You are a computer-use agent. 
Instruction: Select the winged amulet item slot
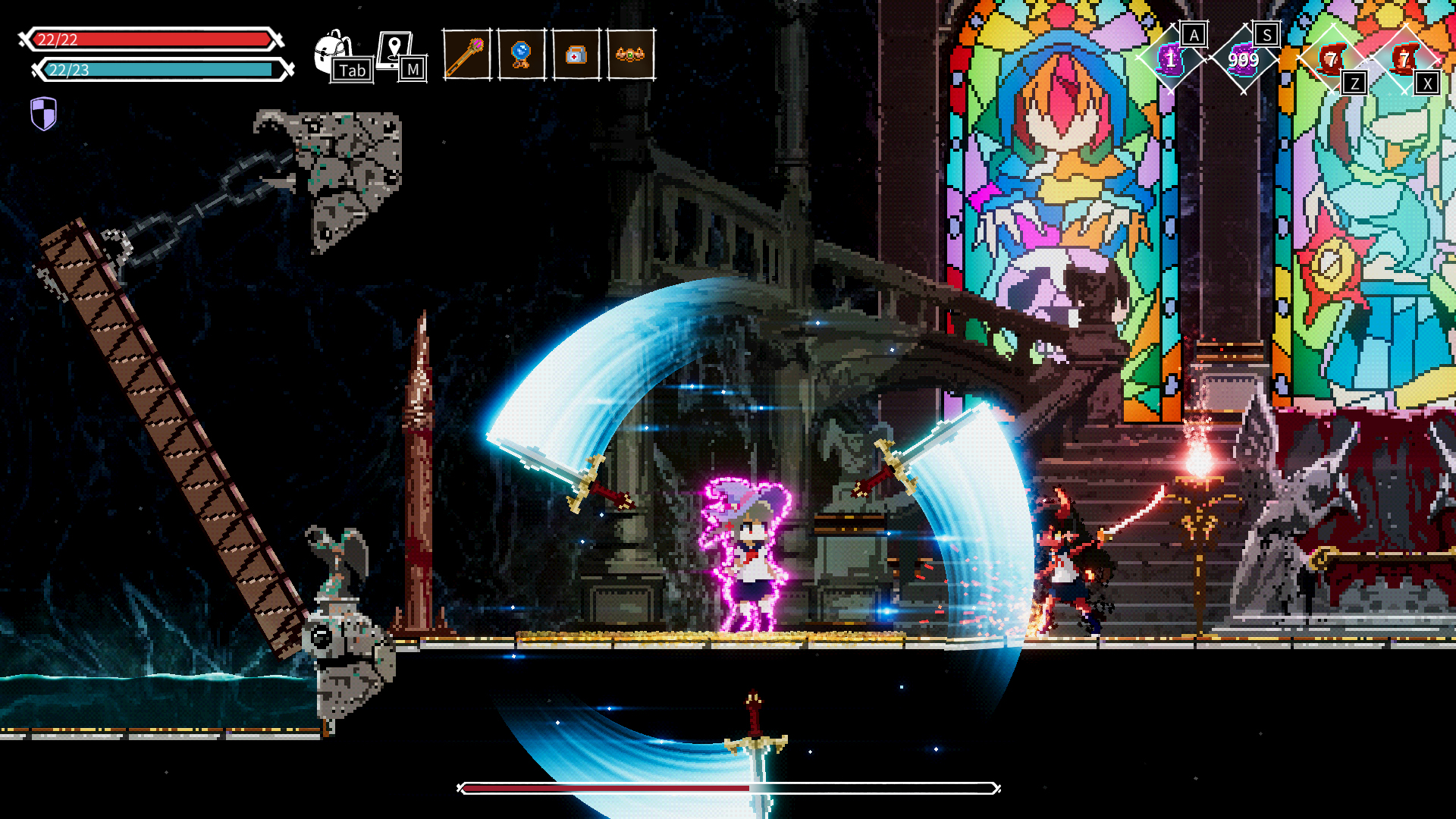pyautogui.click(x=631, y=53)
